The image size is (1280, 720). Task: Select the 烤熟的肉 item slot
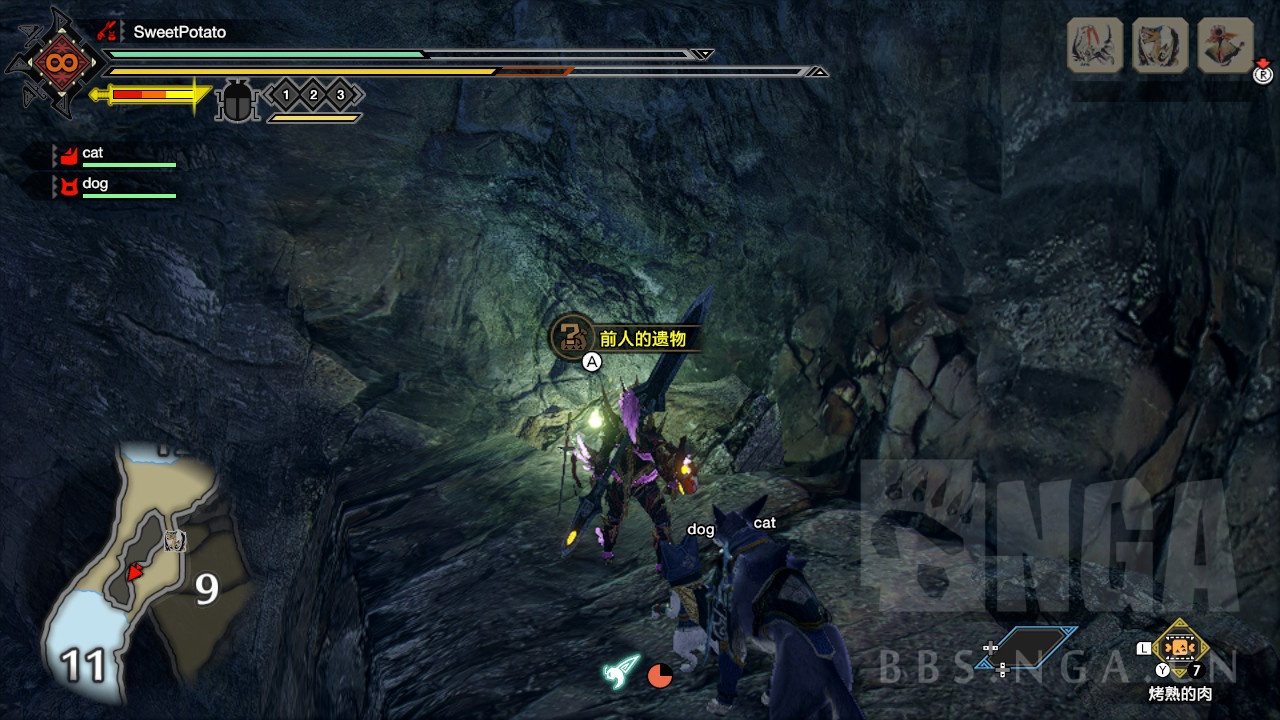[x=1181, y=648]
